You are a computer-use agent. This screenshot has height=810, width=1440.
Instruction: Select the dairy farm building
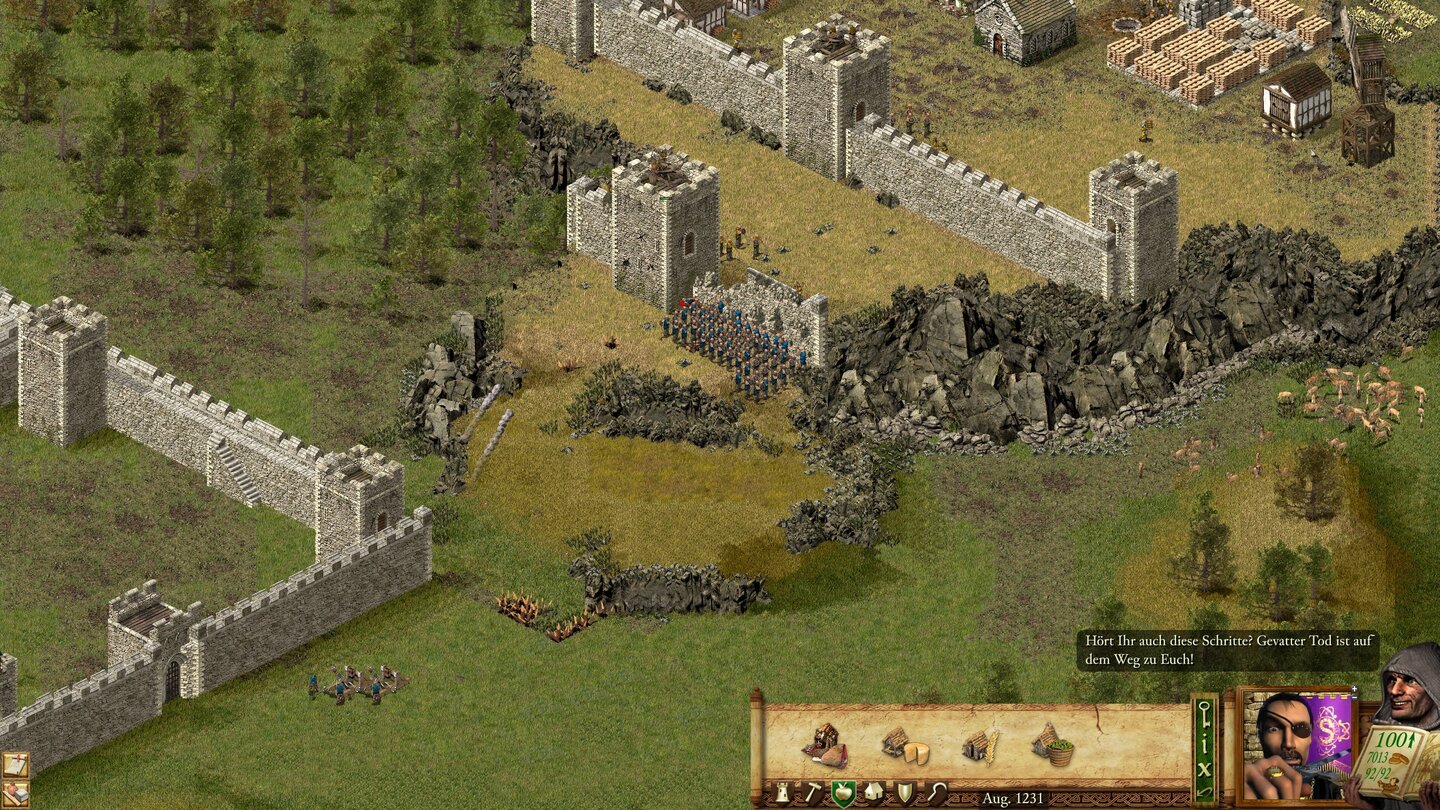point(906,745)
